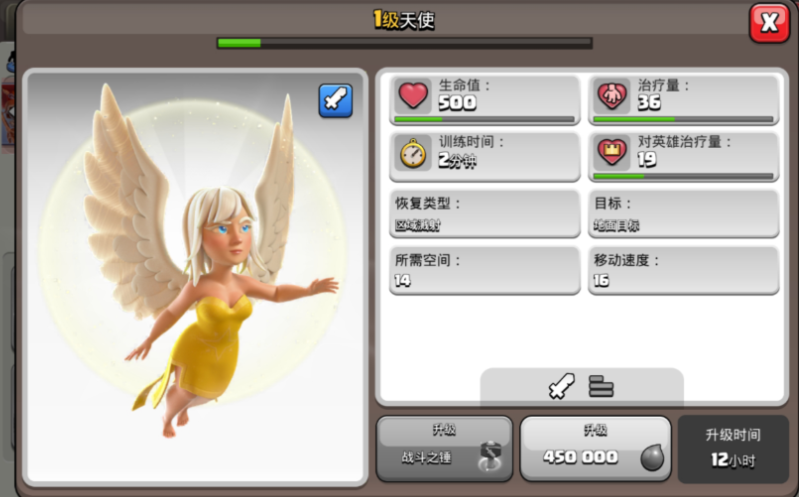Switch to the stacked bars tab icon
Image resolution: width=799 pixels, height=497 pixels.
[601, 386]
